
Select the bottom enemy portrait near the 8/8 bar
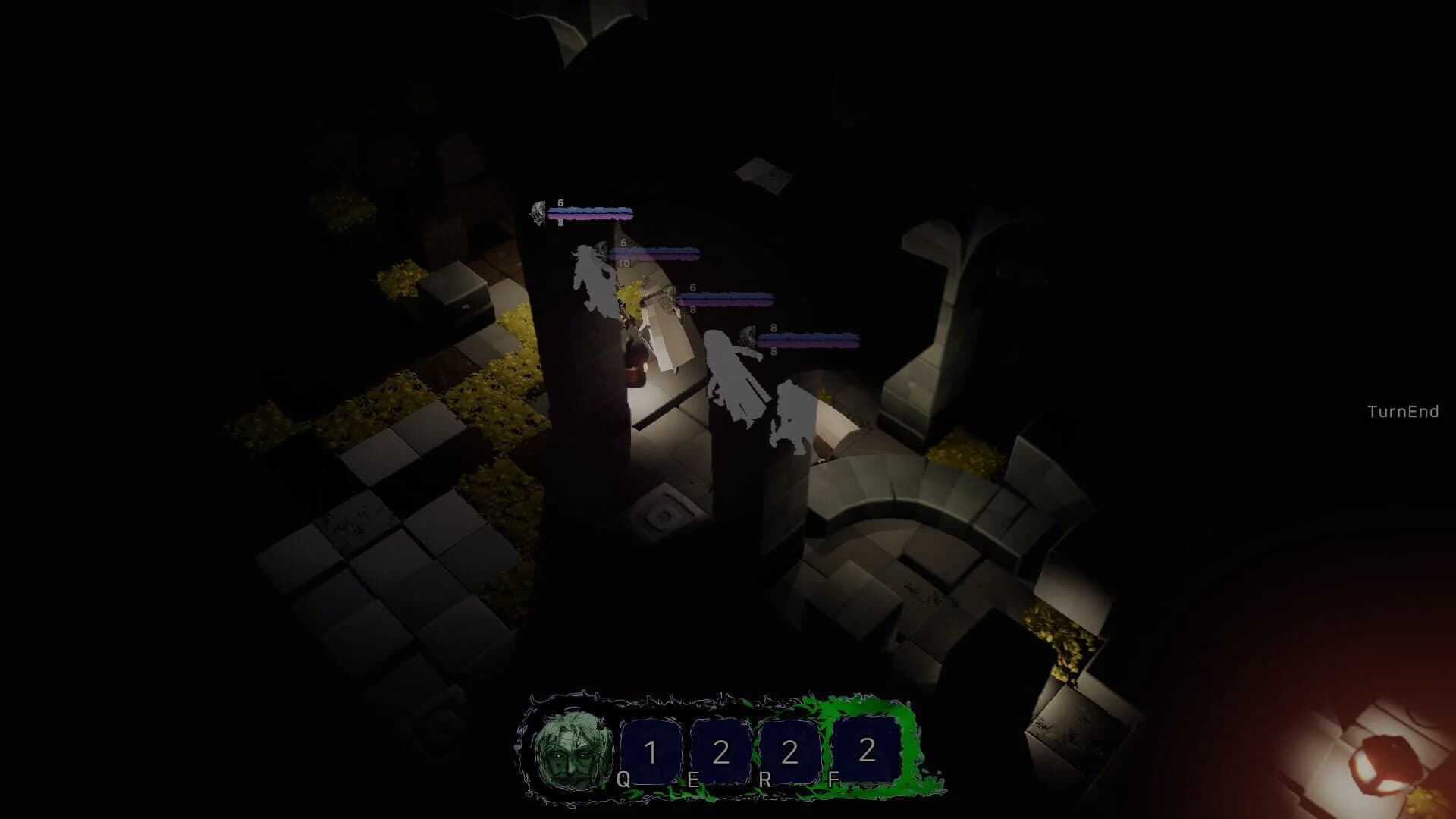(747, 334)
